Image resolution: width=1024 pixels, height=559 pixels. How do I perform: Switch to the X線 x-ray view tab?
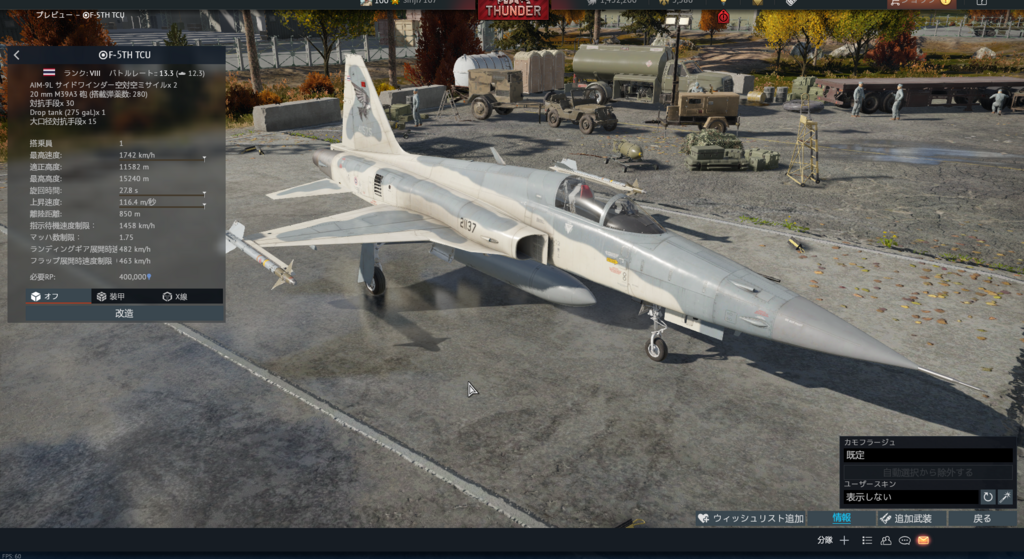tap(174, 296)
